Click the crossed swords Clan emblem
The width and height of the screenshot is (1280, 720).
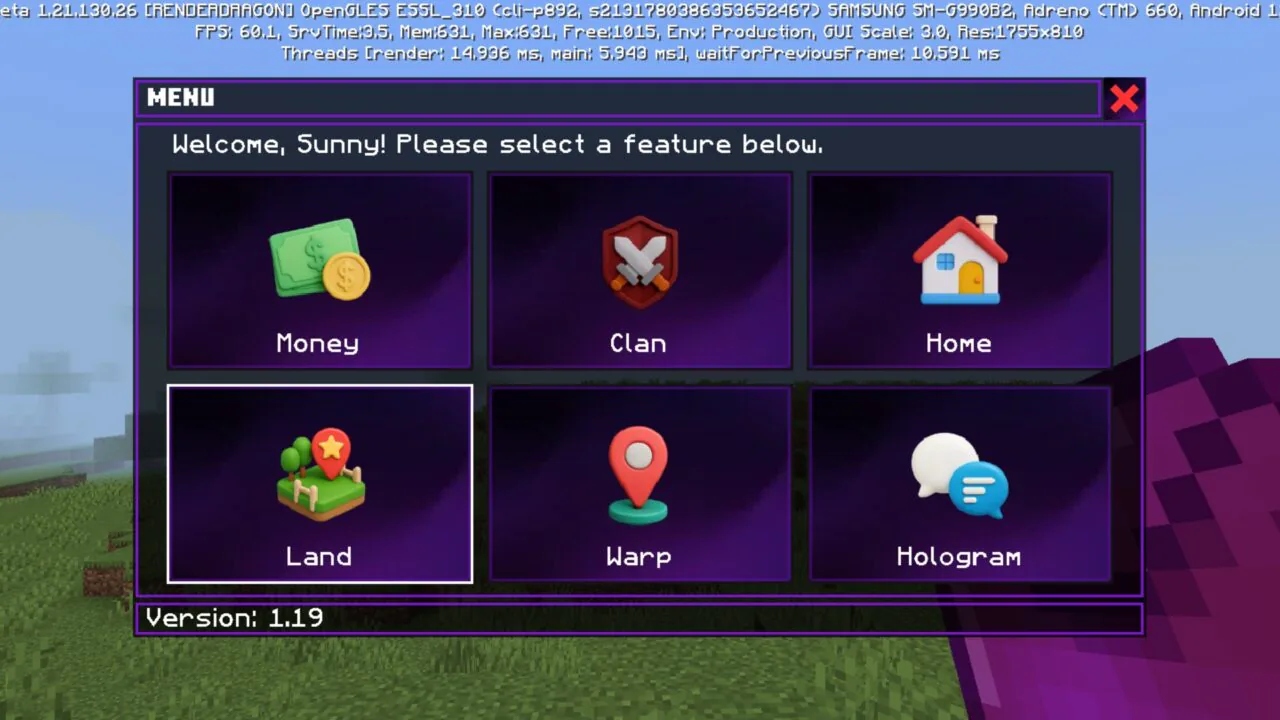[x=639, y=262]
